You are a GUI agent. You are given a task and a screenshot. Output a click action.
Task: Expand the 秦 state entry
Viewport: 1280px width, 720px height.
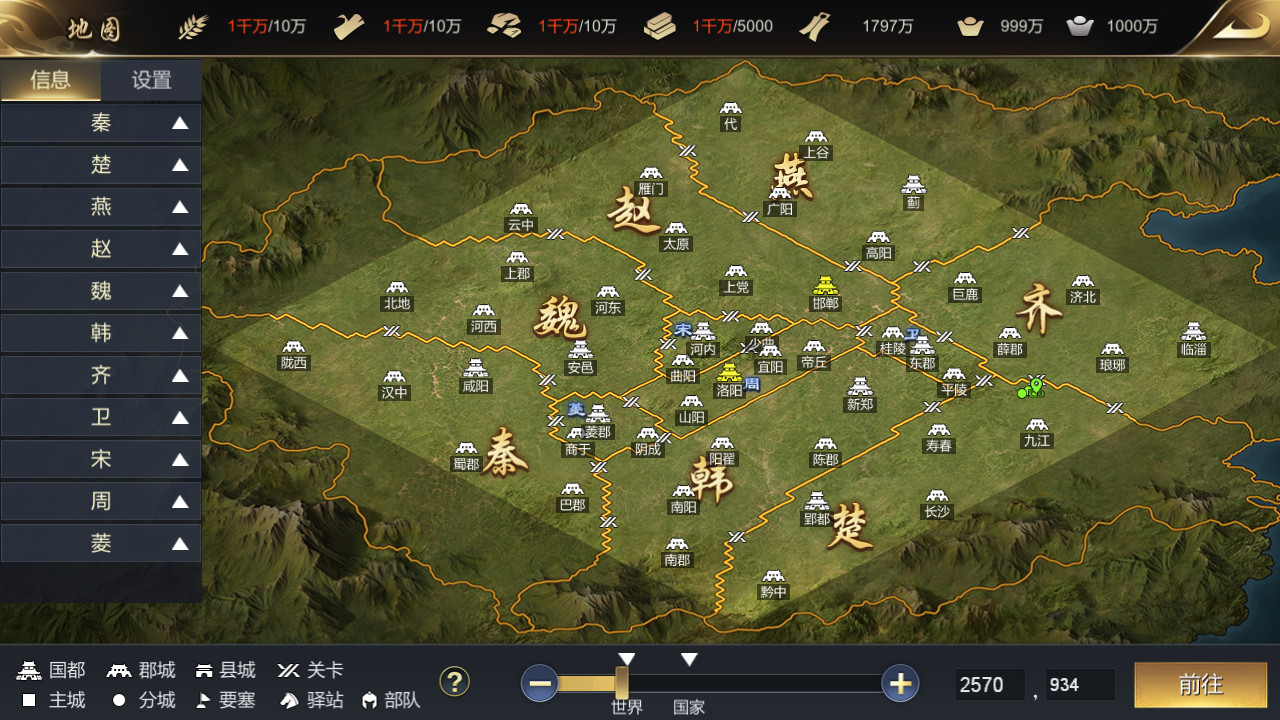coord(101,123)
